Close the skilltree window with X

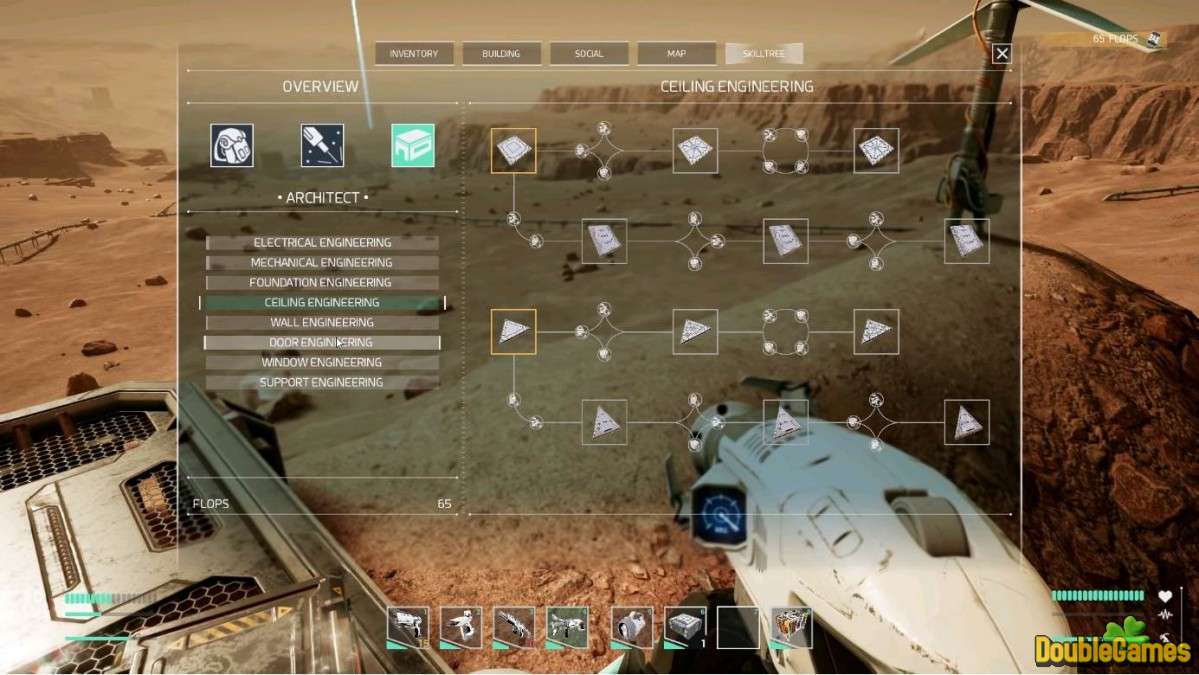point(1001,55)
